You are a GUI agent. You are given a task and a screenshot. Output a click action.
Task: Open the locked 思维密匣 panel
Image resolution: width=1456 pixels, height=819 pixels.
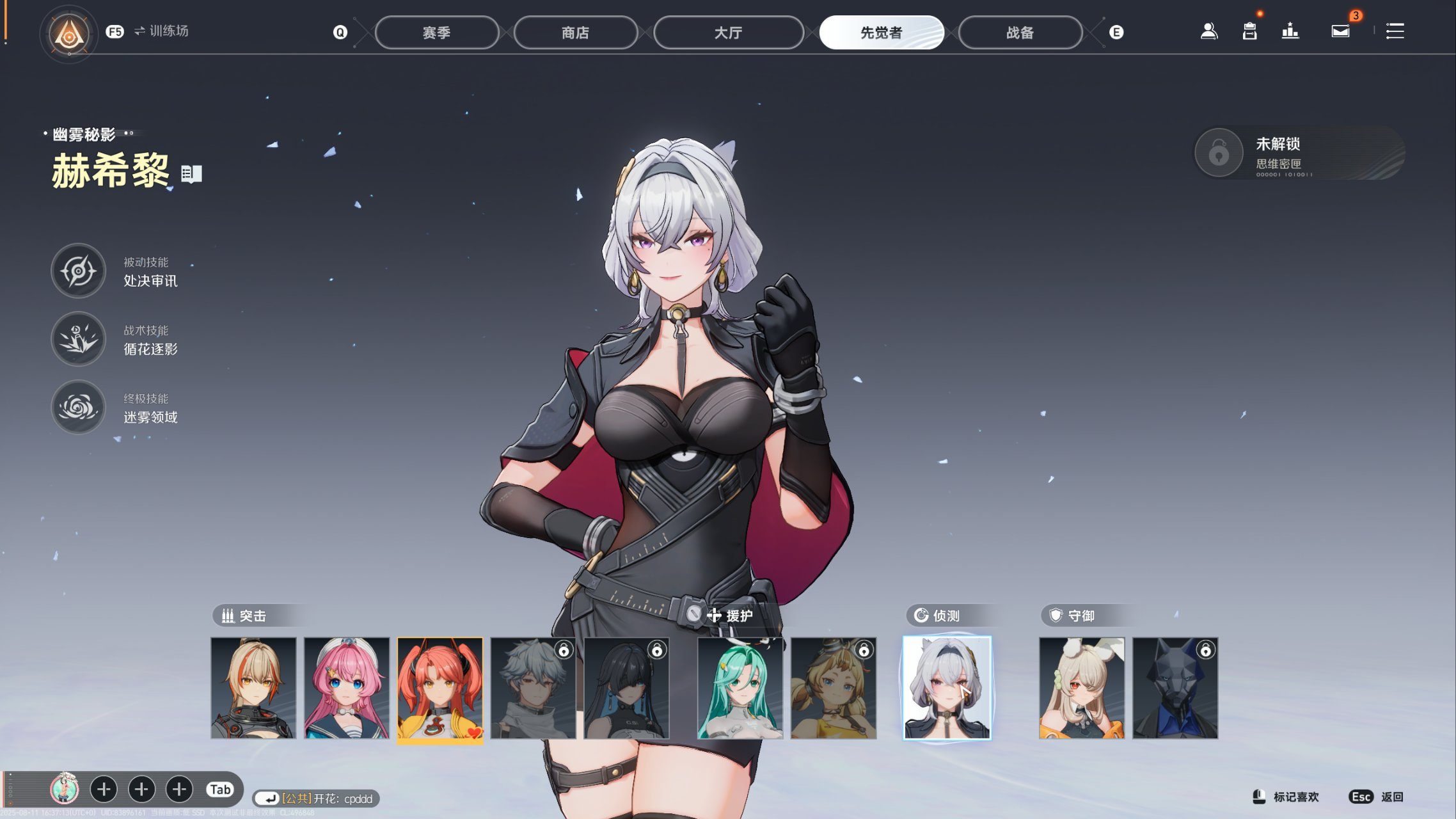point(1299,154)
